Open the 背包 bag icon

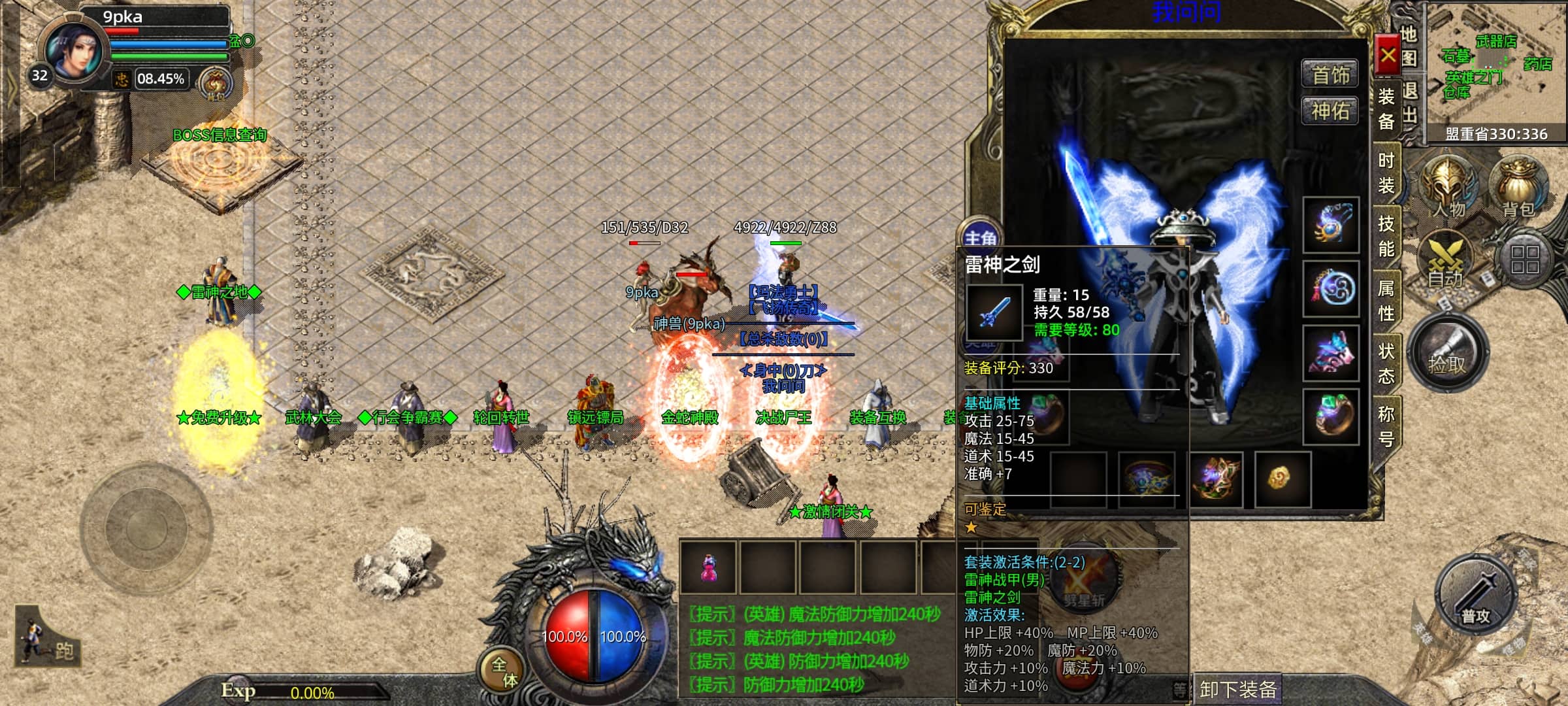(x=1518, y=186)
